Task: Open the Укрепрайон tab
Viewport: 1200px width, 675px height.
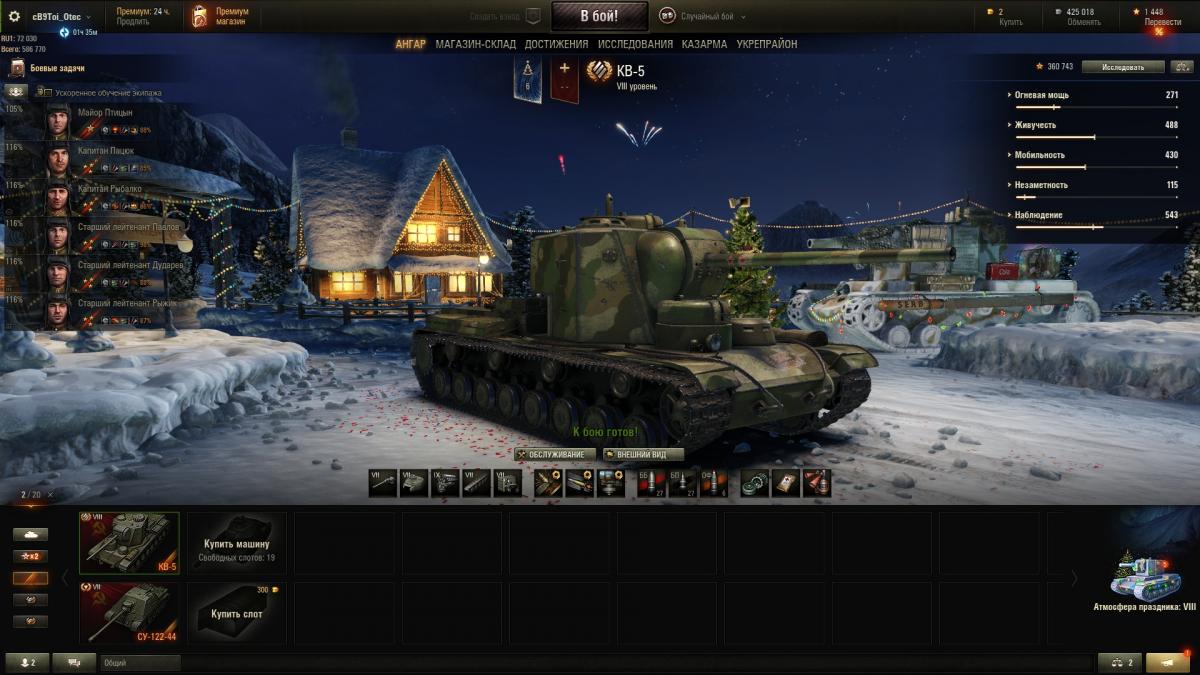Action: tap(767, 44)
